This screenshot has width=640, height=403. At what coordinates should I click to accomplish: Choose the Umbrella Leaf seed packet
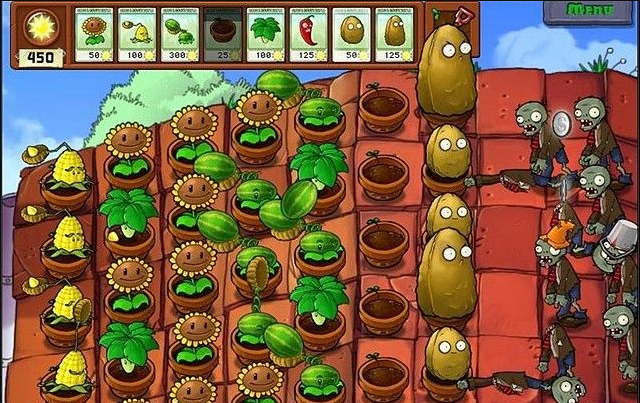(265, 33)
